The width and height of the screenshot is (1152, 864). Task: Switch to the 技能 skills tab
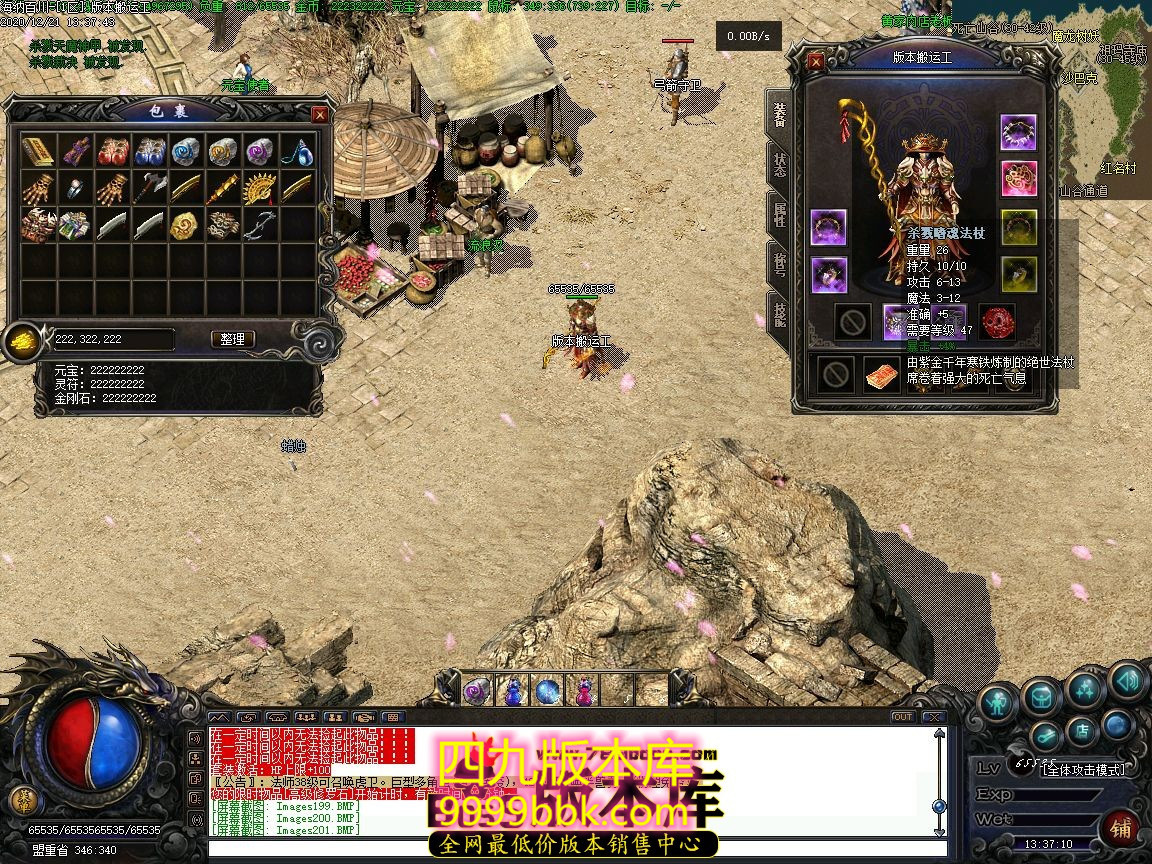coord(779,314)
